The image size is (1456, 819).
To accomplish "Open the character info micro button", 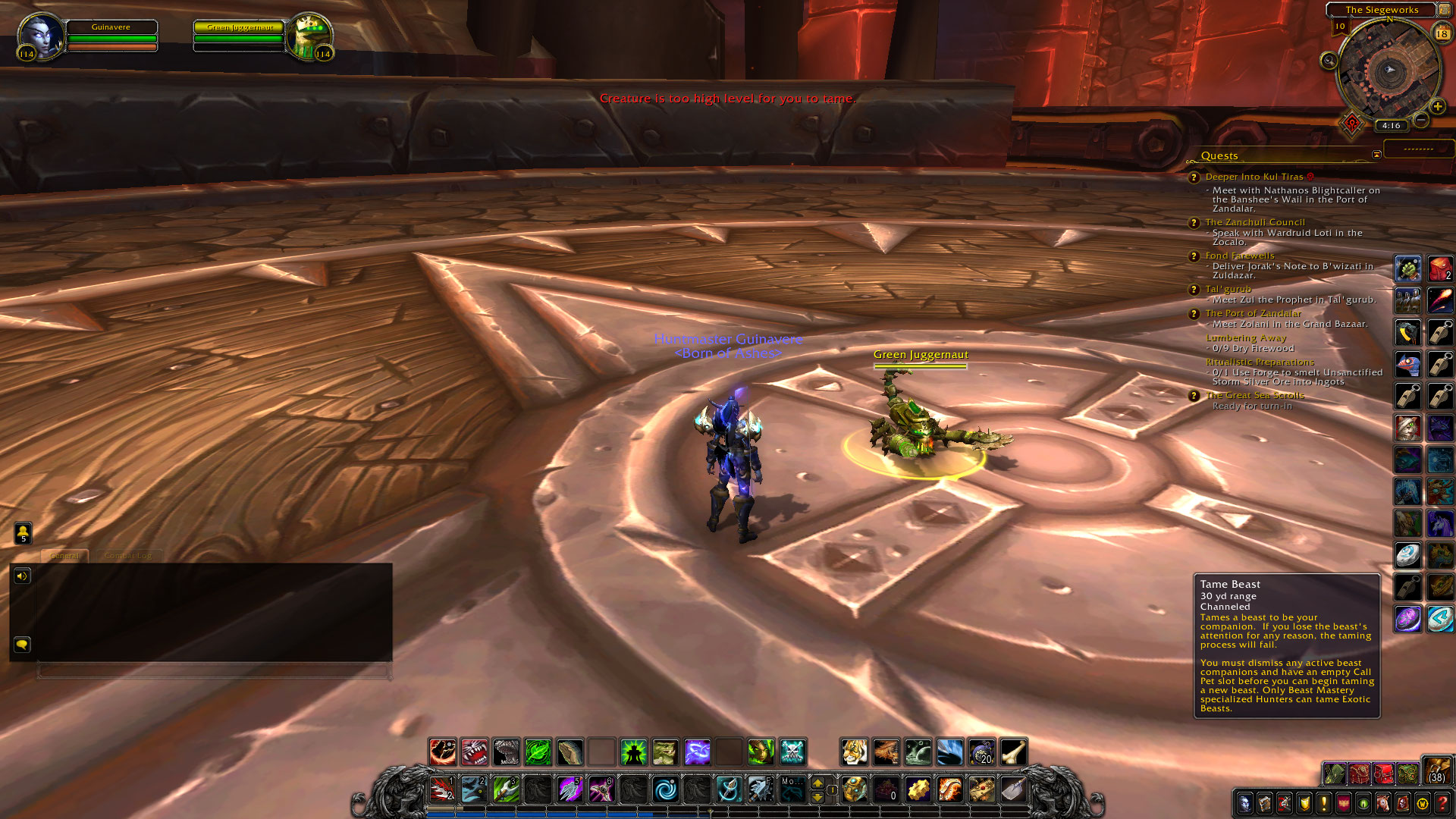I will [x=1244, y=803].
